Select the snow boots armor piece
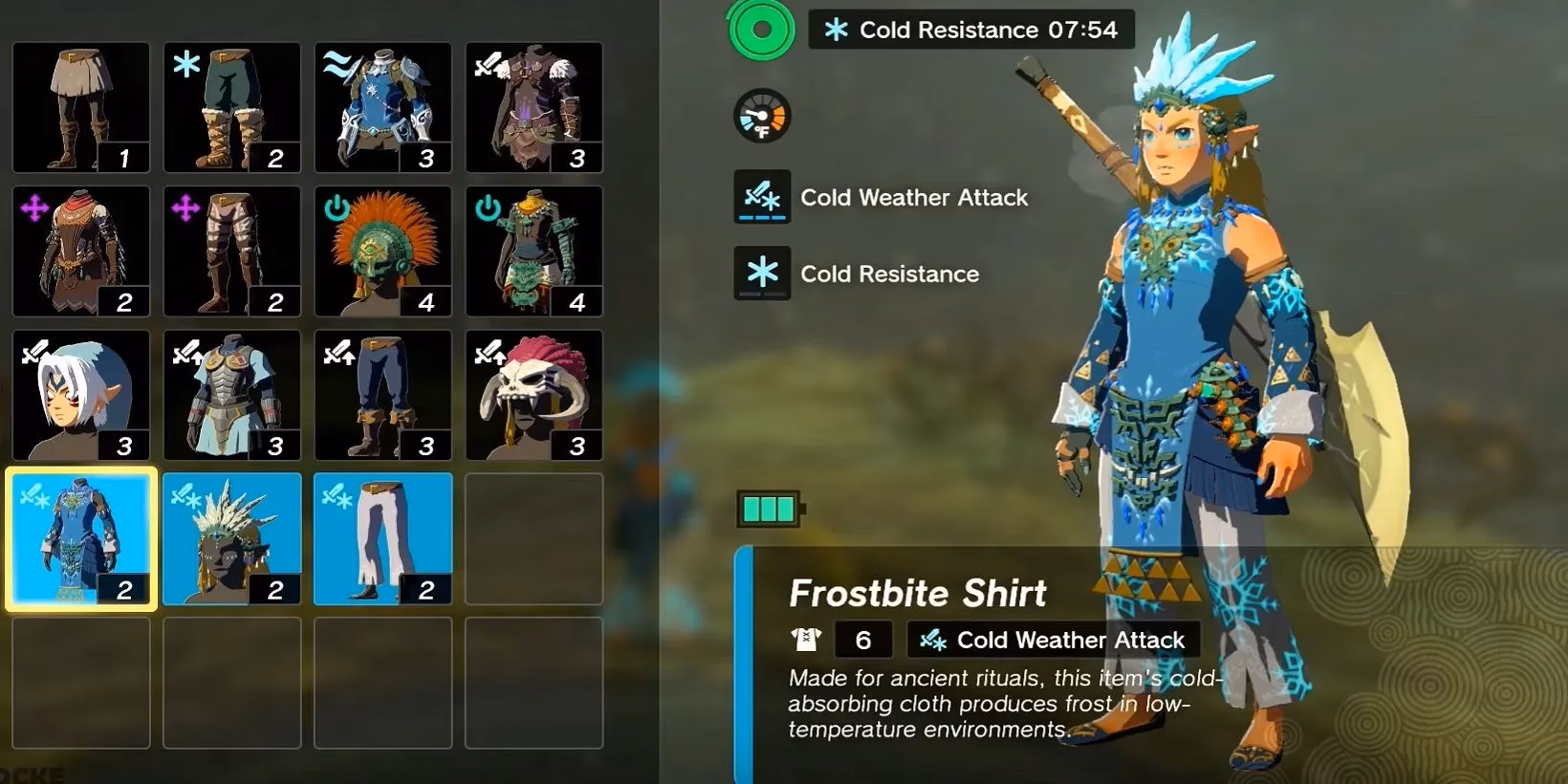The height and width of the screenshot is (784, 1568). tap(232, 107)
